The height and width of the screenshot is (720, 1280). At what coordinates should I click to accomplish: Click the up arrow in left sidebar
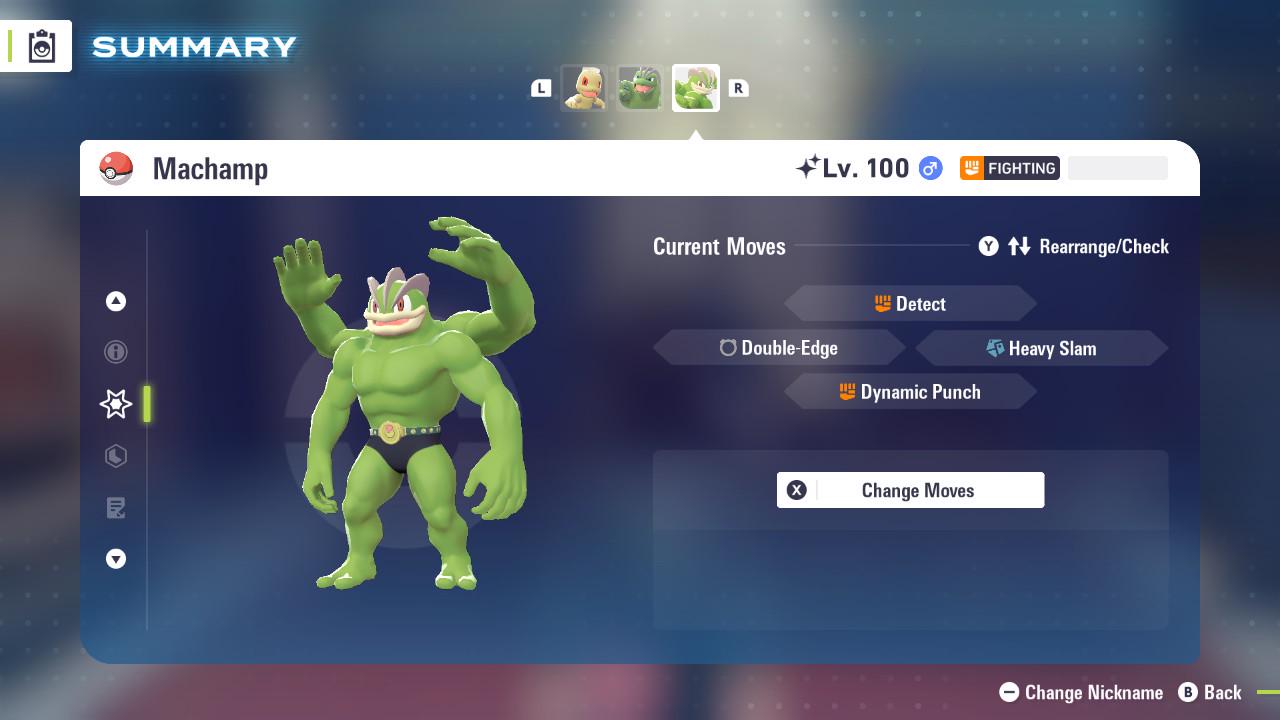(115, 300)
